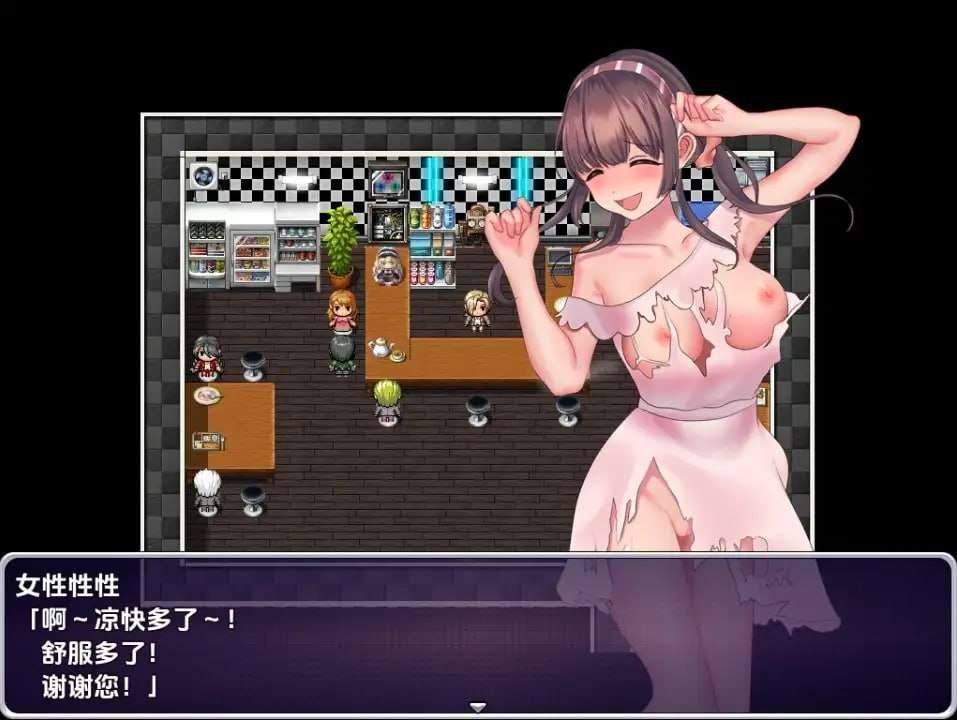Click the dialogue continue arrow indicator
Screen dimensions: 957x720
(478, 707)
